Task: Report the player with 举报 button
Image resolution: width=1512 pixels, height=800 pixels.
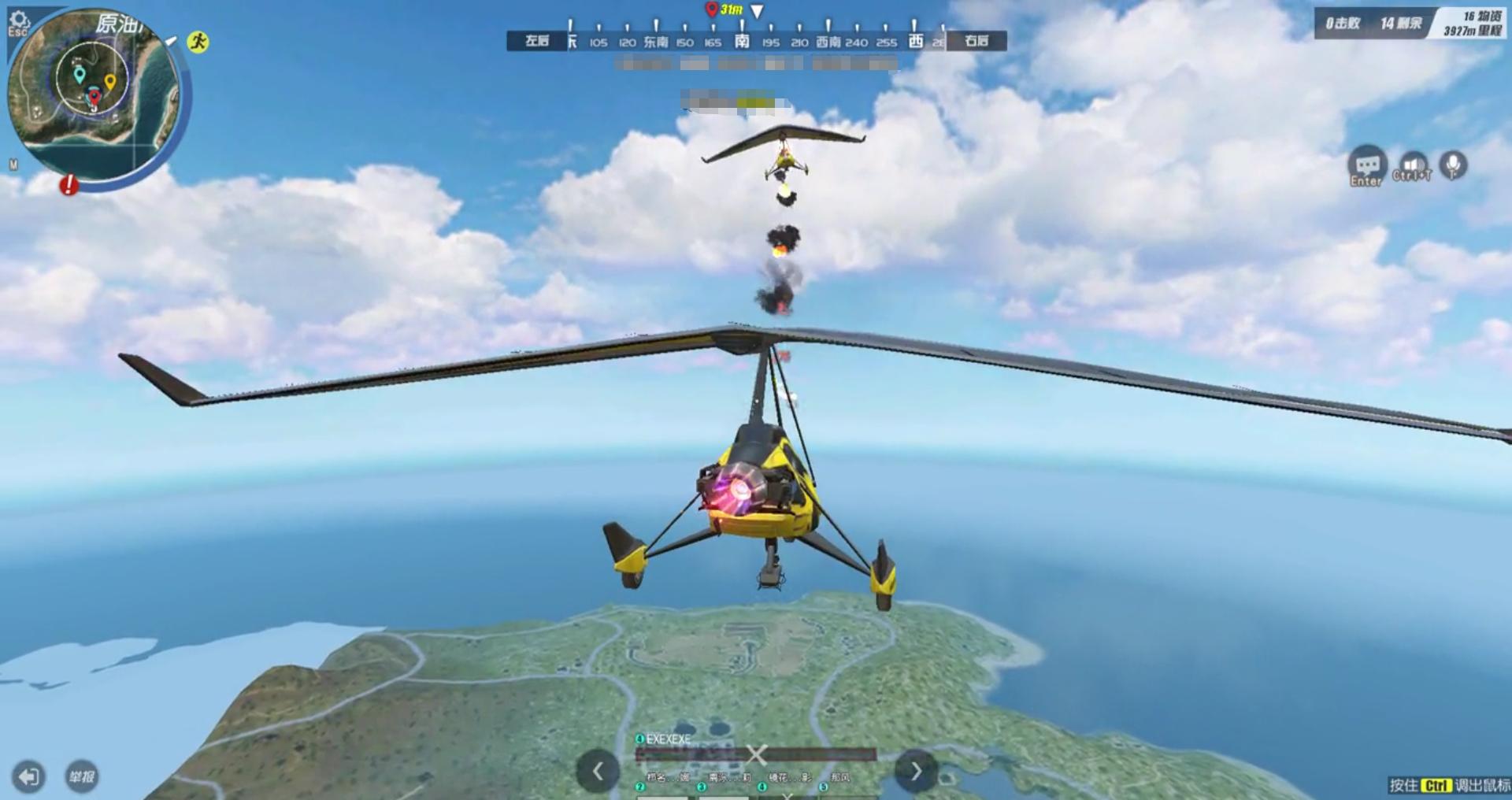Action: tap(81, 777)
